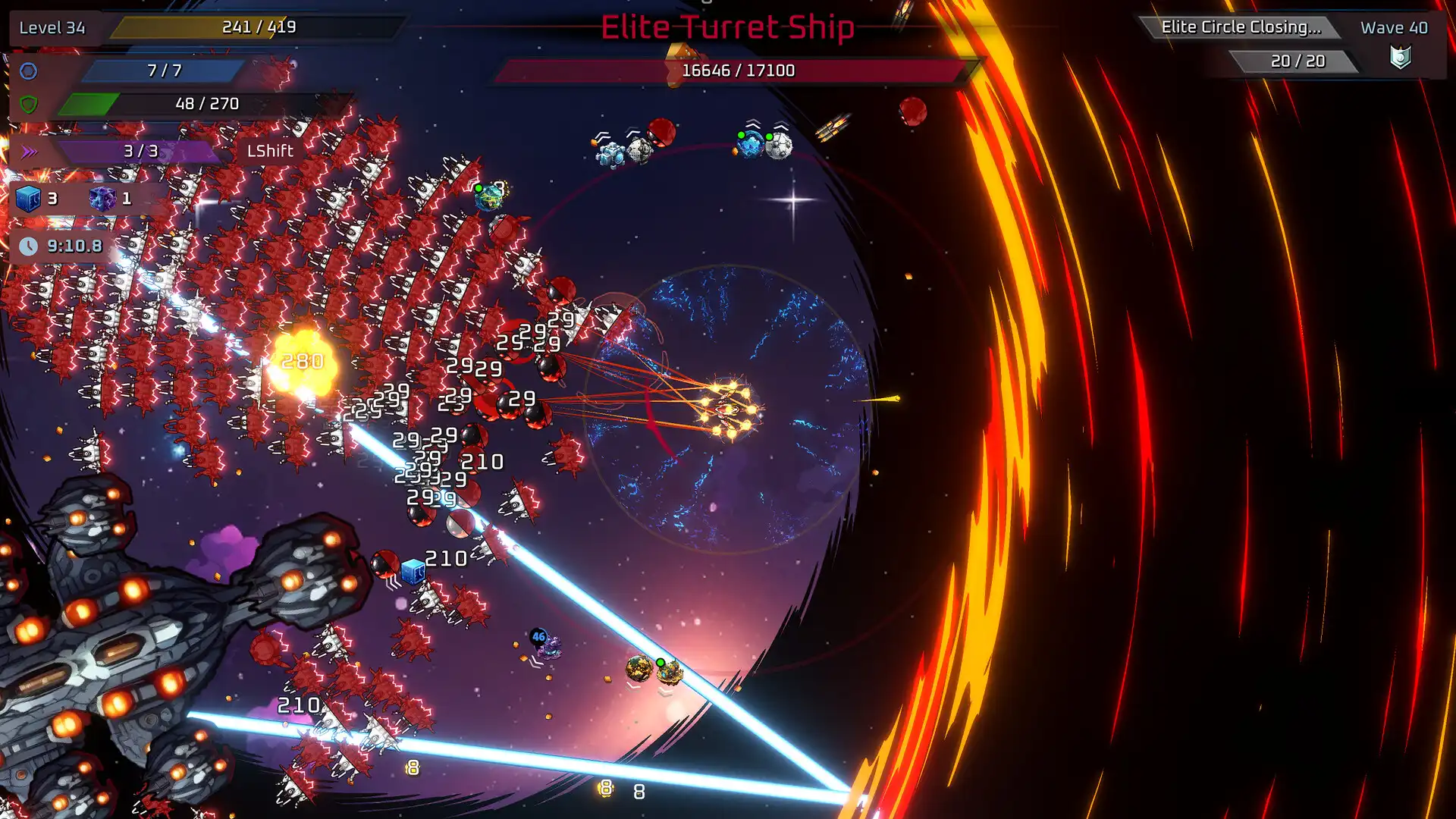Click the Elite Circle Closing objective tracker

[1241, 27]
